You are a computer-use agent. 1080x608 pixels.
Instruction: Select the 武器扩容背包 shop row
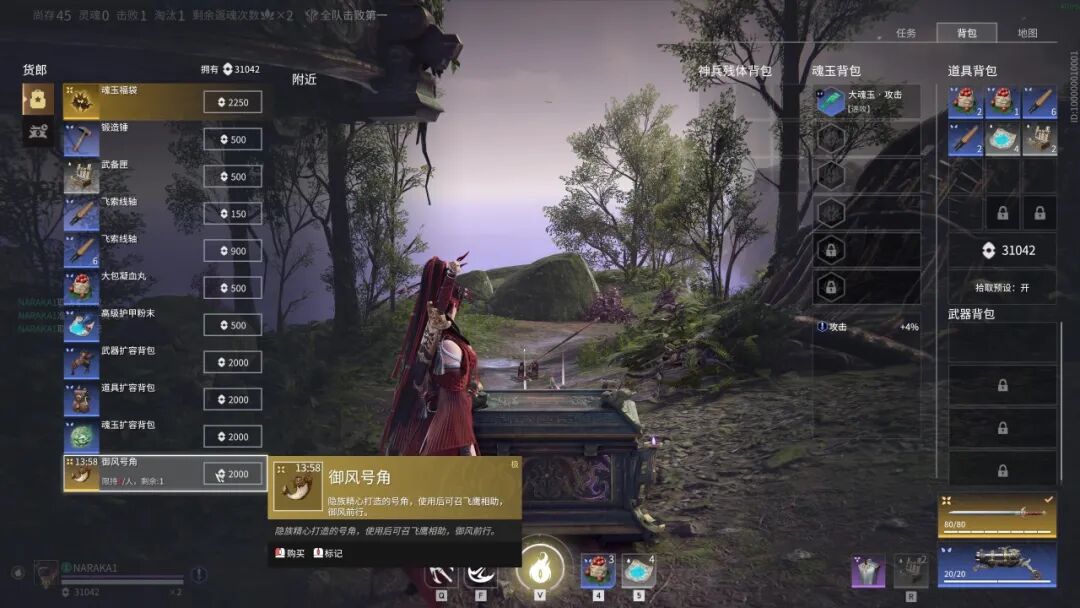click(x=130, y=362)
